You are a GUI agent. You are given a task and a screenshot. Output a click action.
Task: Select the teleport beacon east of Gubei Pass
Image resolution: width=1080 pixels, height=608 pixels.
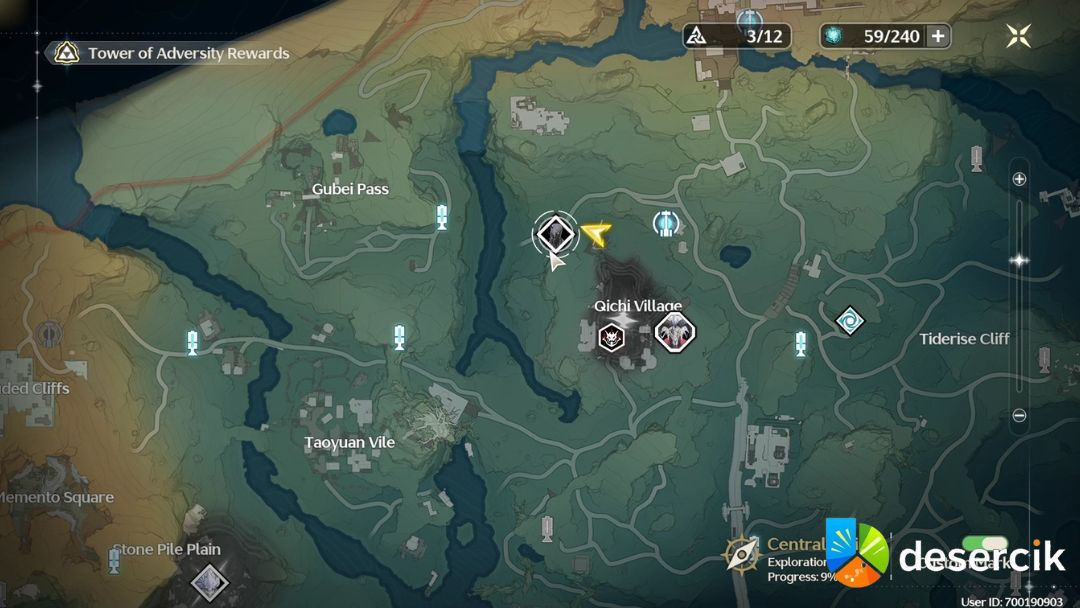point(441,216)
